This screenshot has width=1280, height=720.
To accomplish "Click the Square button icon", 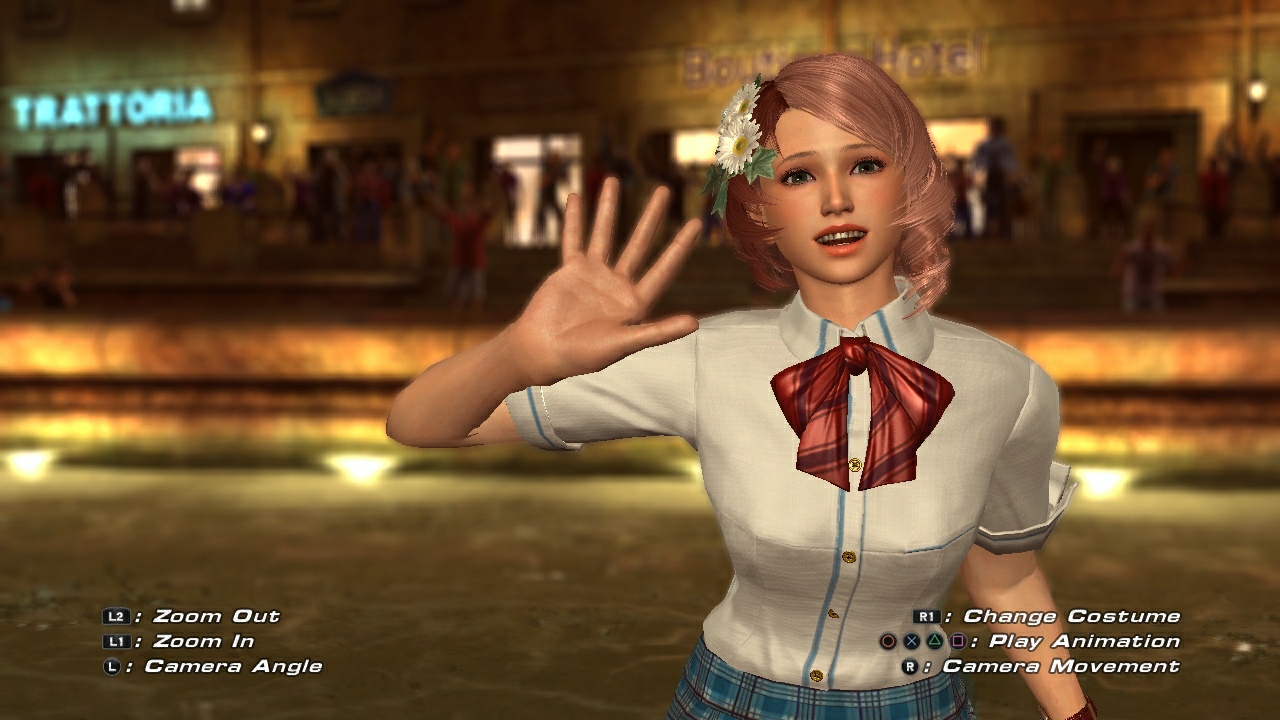I will tap(957, 641).
